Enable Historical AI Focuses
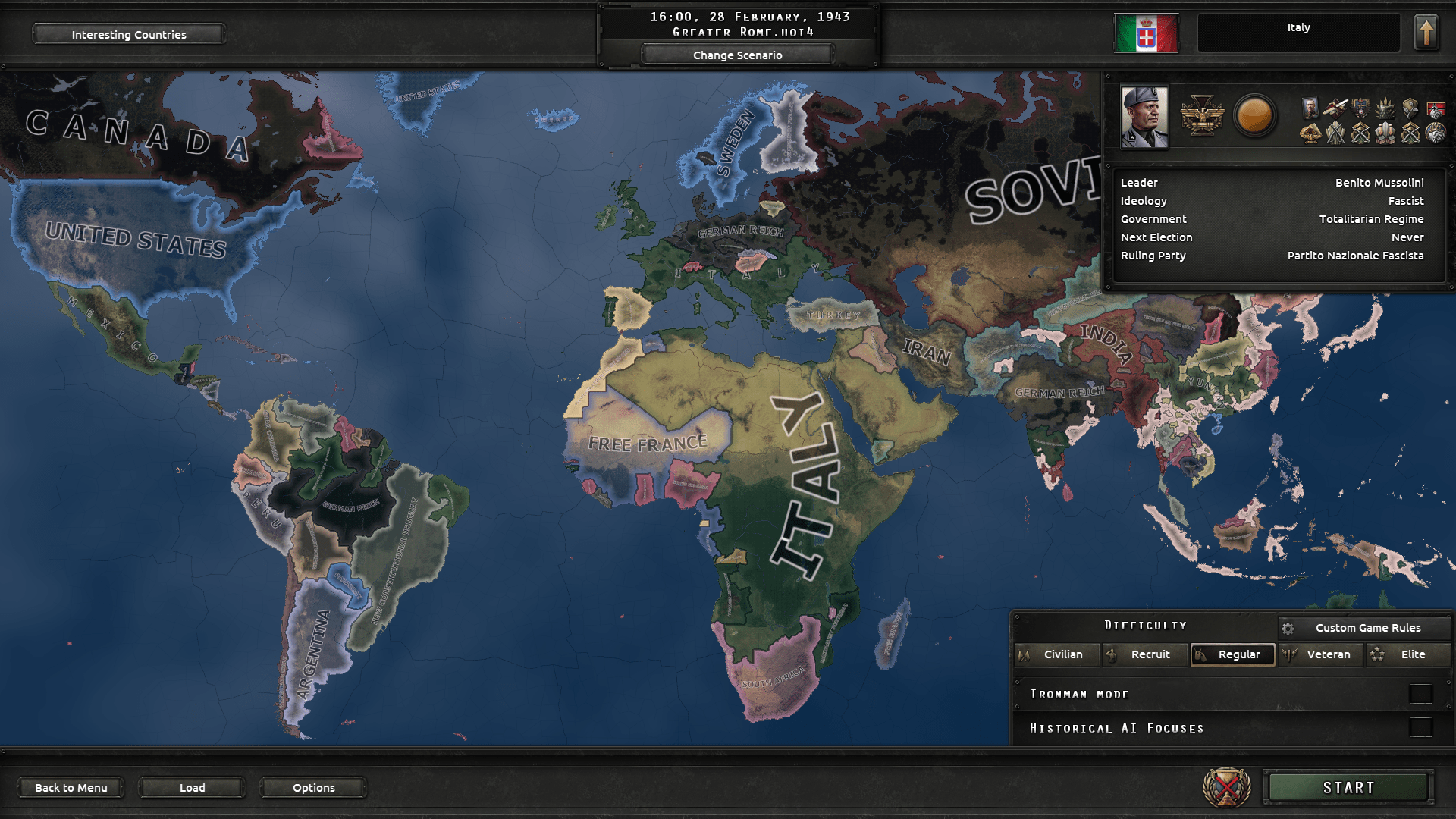The width and height of the screenshot is (1456, 819). coord(1420,727)
